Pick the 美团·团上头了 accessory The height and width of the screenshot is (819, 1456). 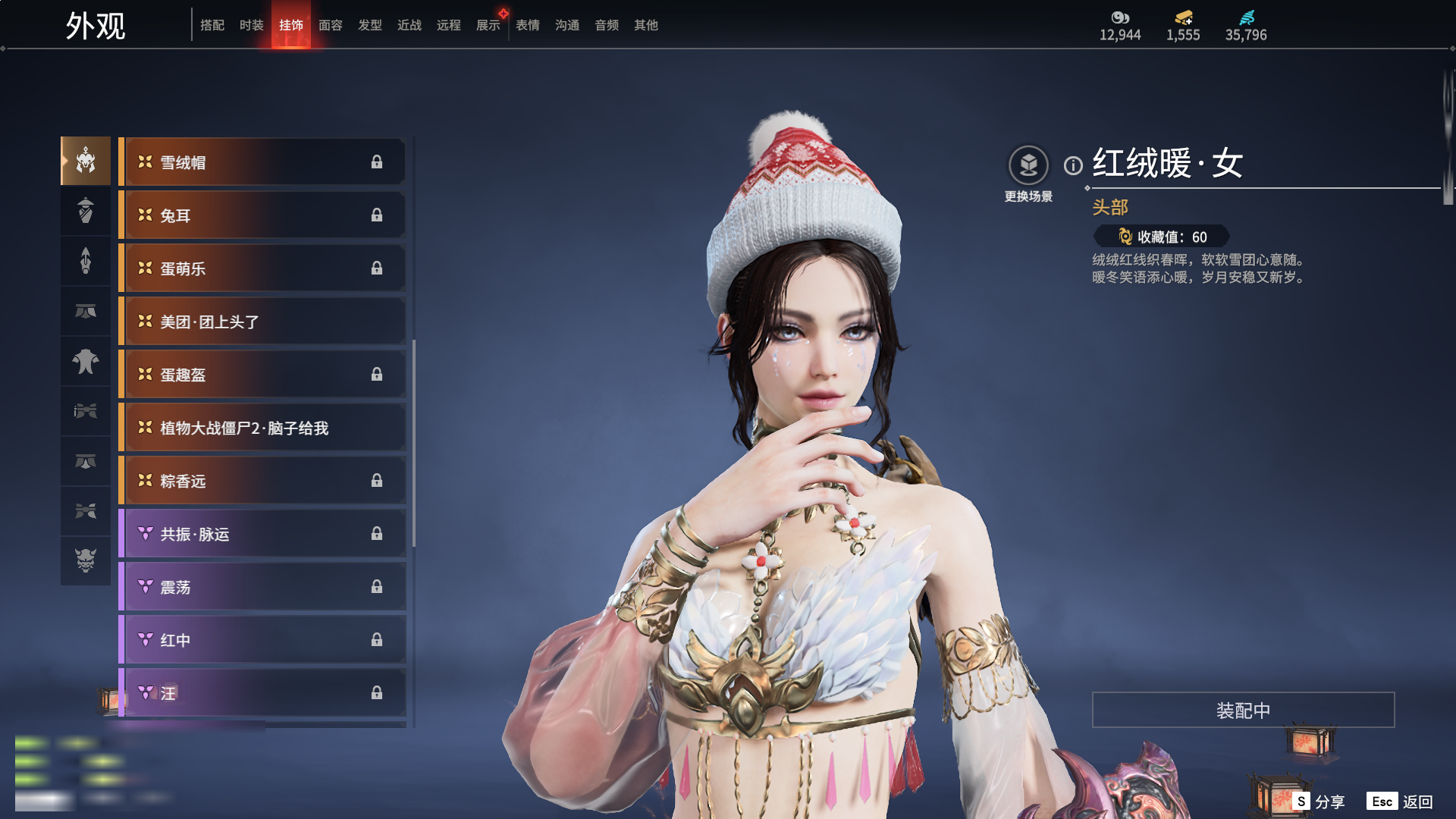pyautogui.click(x=262, y=322)
